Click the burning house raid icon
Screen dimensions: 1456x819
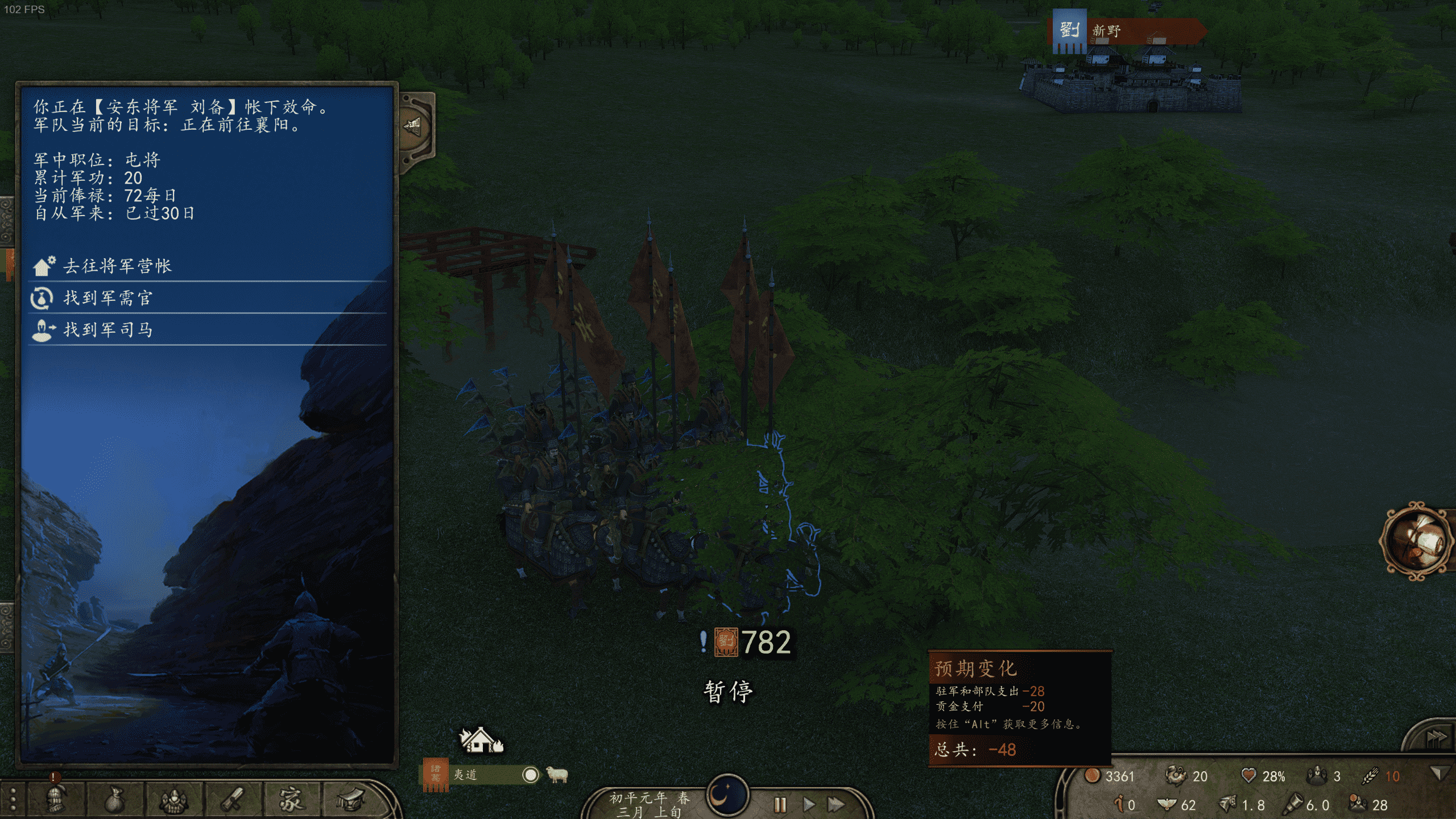[481, 740]
